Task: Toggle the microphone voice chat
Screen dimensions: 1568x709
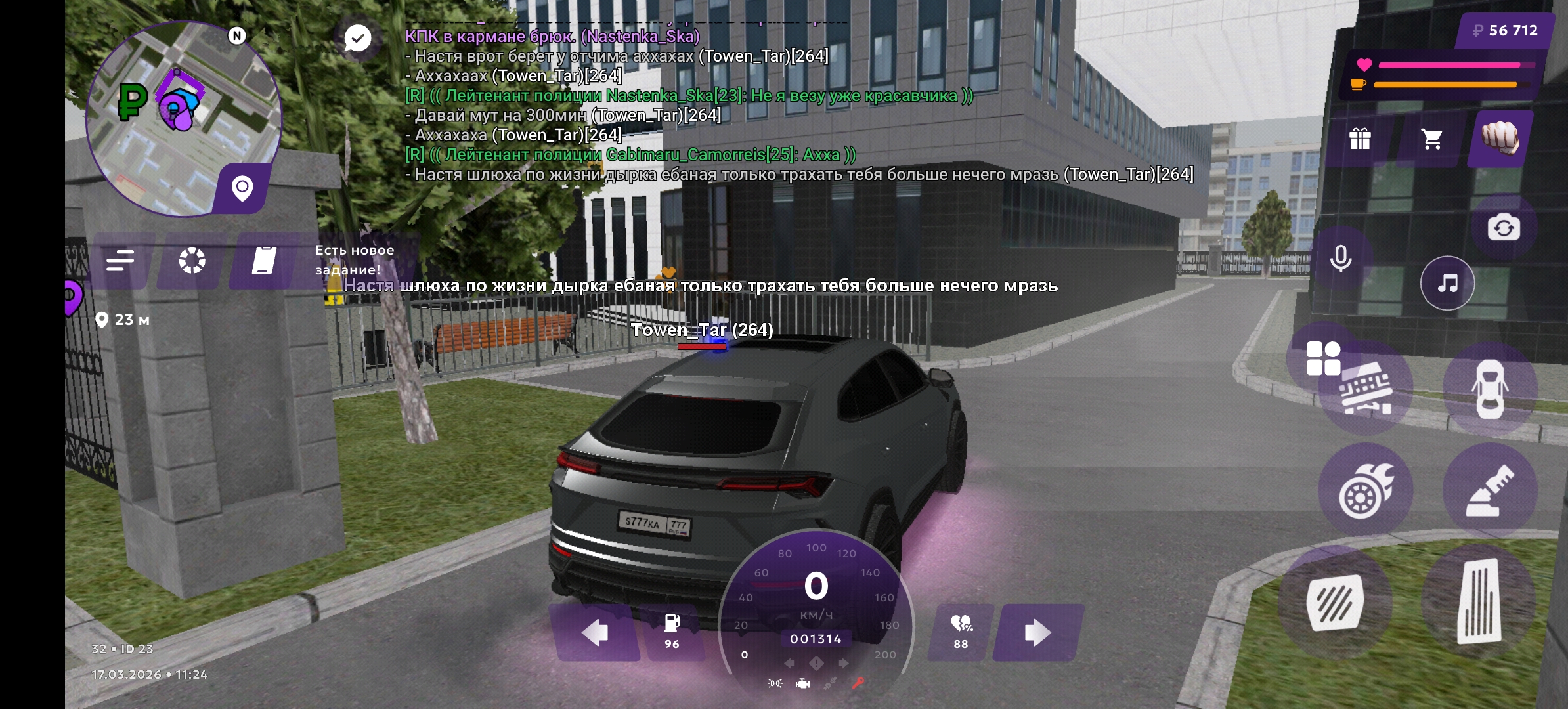Action: click(x=1340, y=258)
